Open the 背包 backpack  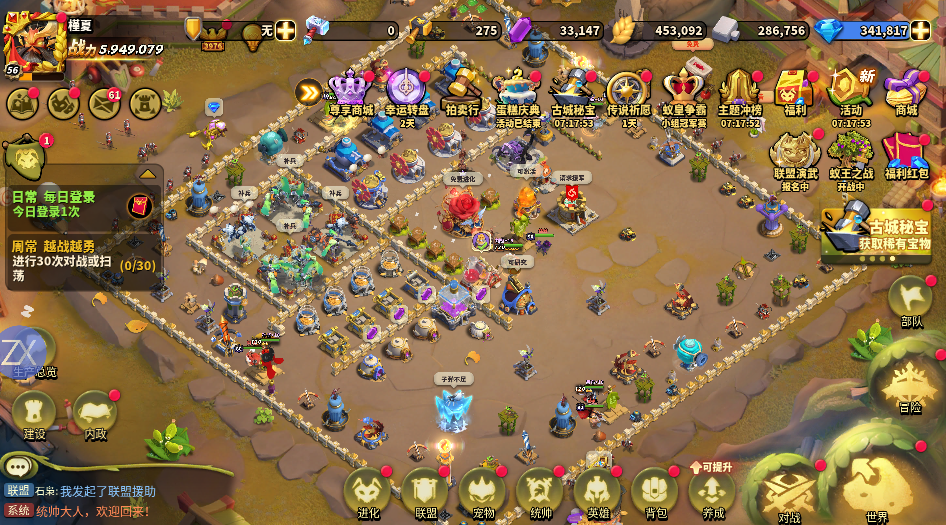[656, 492]
